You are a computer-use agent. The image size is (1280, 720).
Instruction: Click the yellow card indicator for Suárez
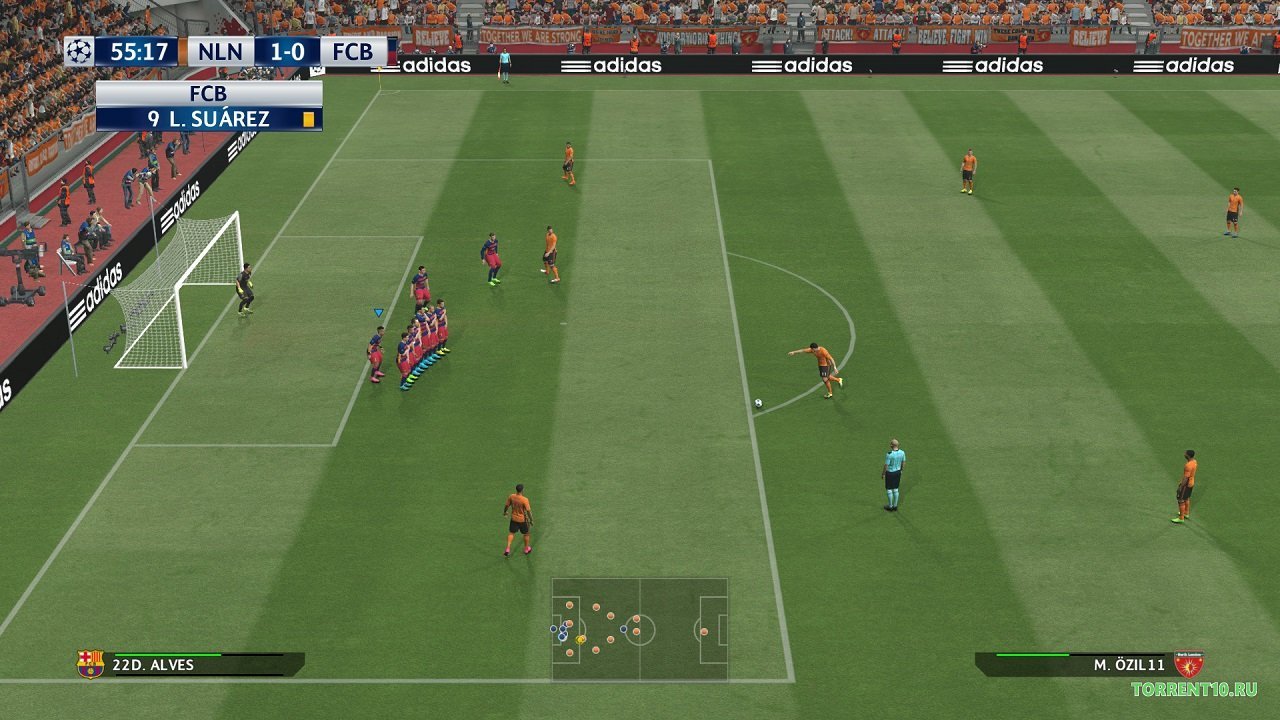click(308, 117)
